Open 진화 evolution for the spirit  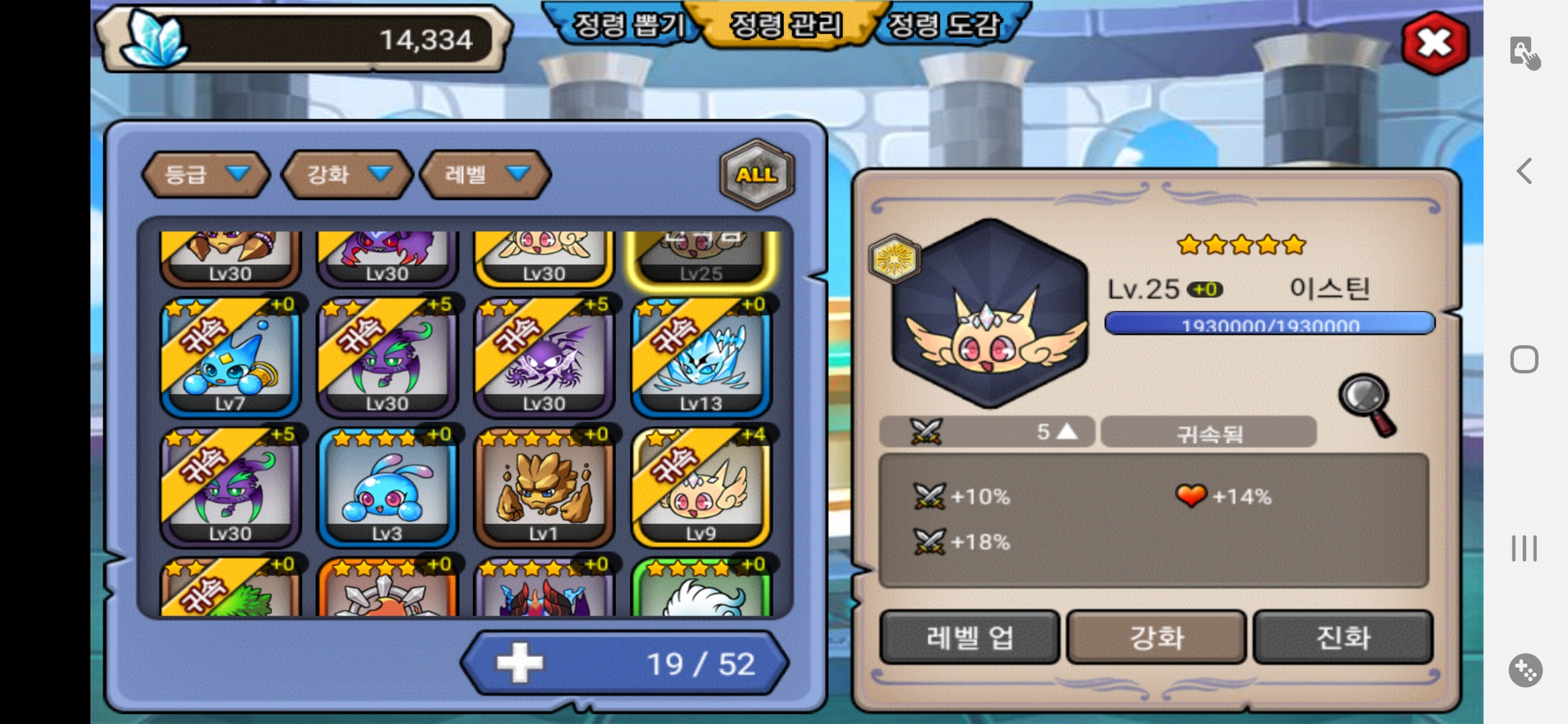(1343, 637)
